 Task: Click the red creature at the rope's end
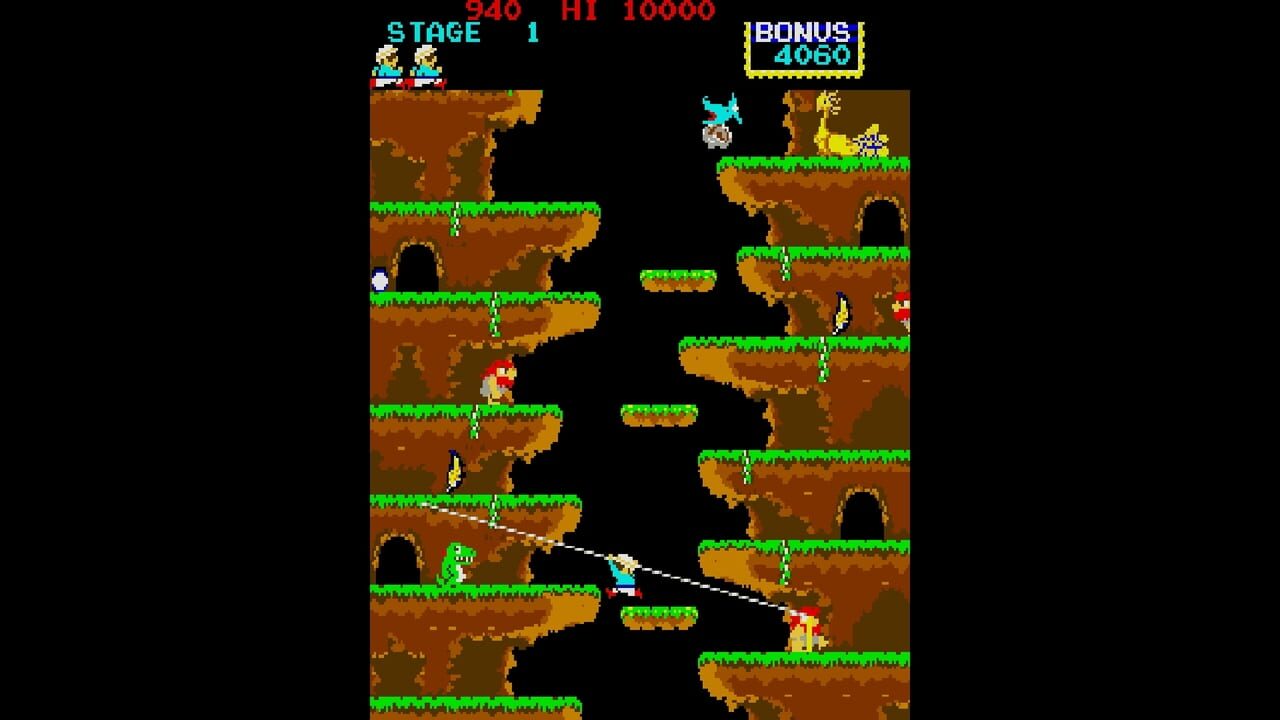pyautogui.click(x=806, y=629)
